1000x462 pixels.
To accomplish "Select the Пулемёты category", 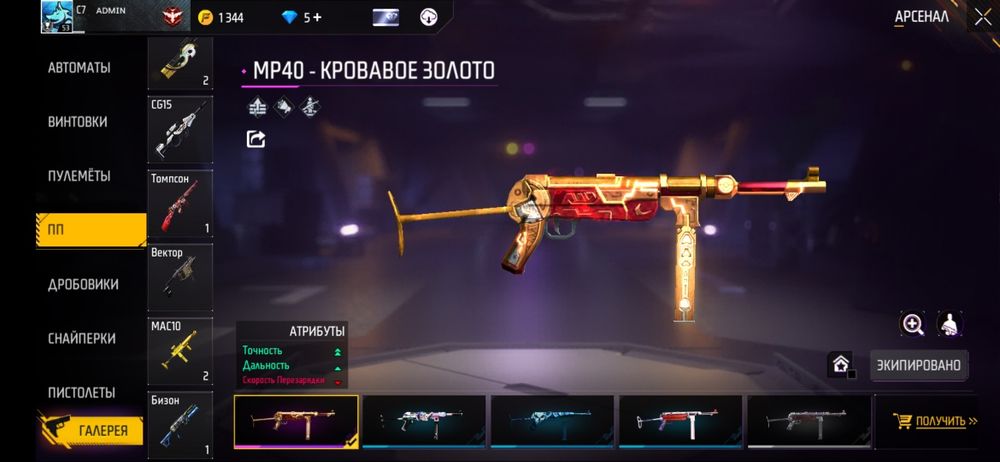I will pos(80,176).
